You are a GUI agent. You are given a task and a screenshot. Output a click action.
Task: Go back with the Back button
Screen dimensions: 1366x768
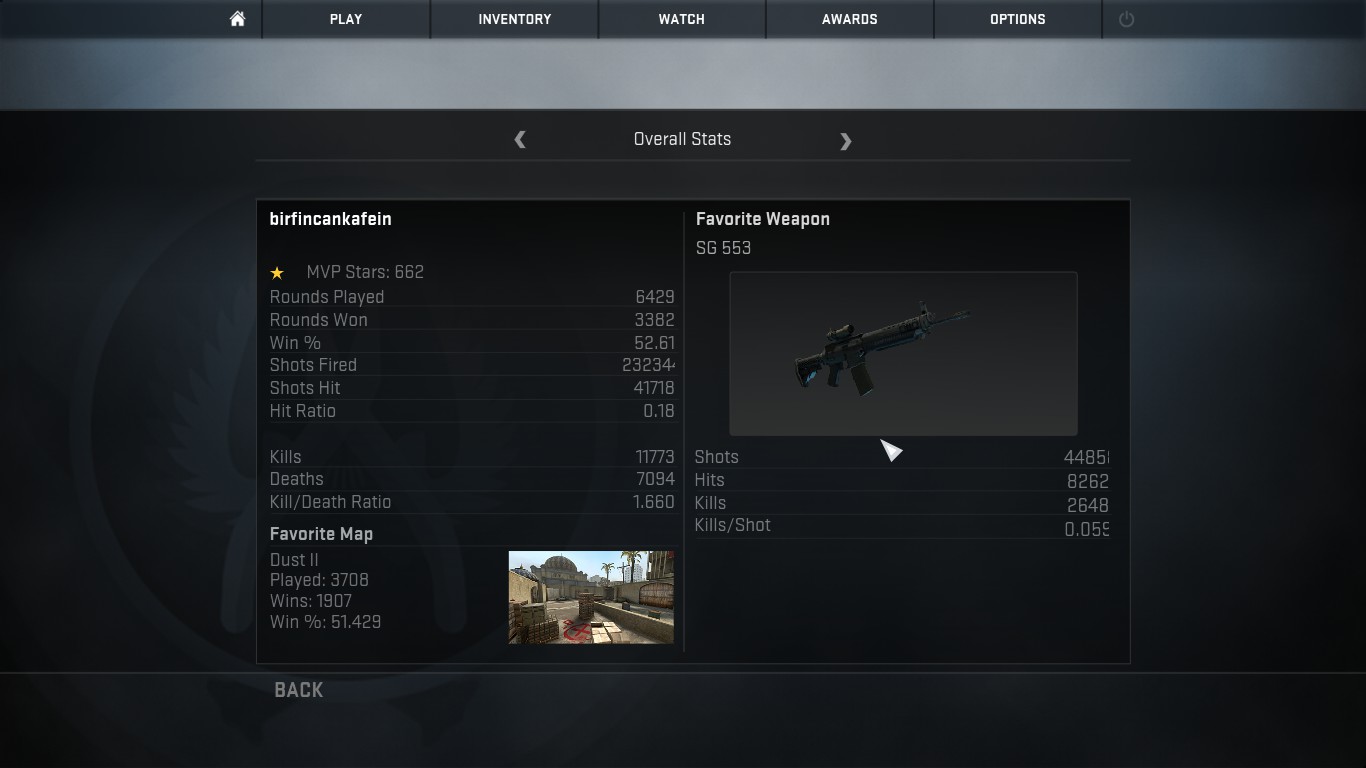[298, 690]
